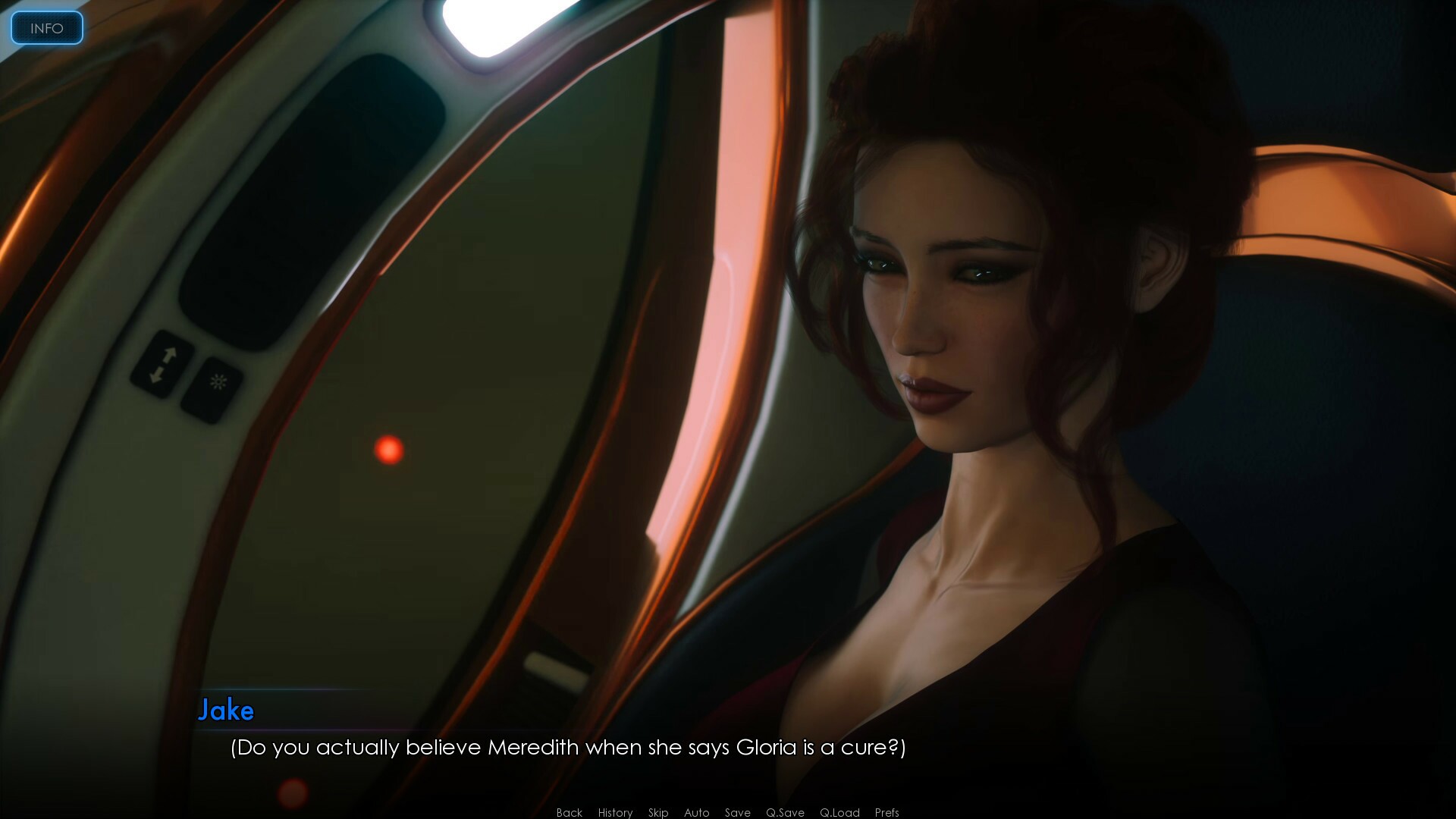The width and height of the screenshot is (1456, 819).
Task: Open the INFO overlay
Action: pyautogui.click(x=46, y=28)
